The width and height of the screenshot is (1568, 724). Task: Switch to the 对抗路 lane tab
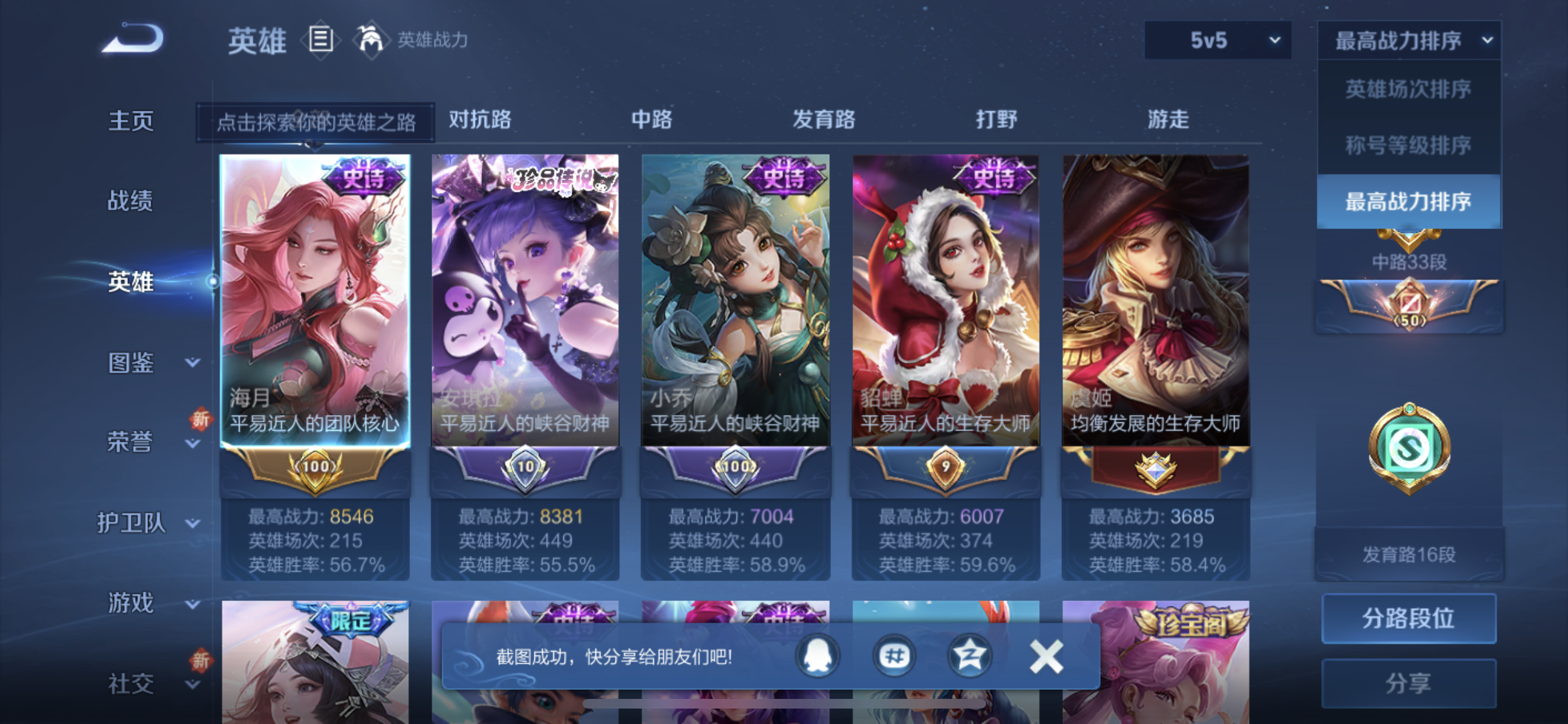pyautogui.click(x=480, y=120)
